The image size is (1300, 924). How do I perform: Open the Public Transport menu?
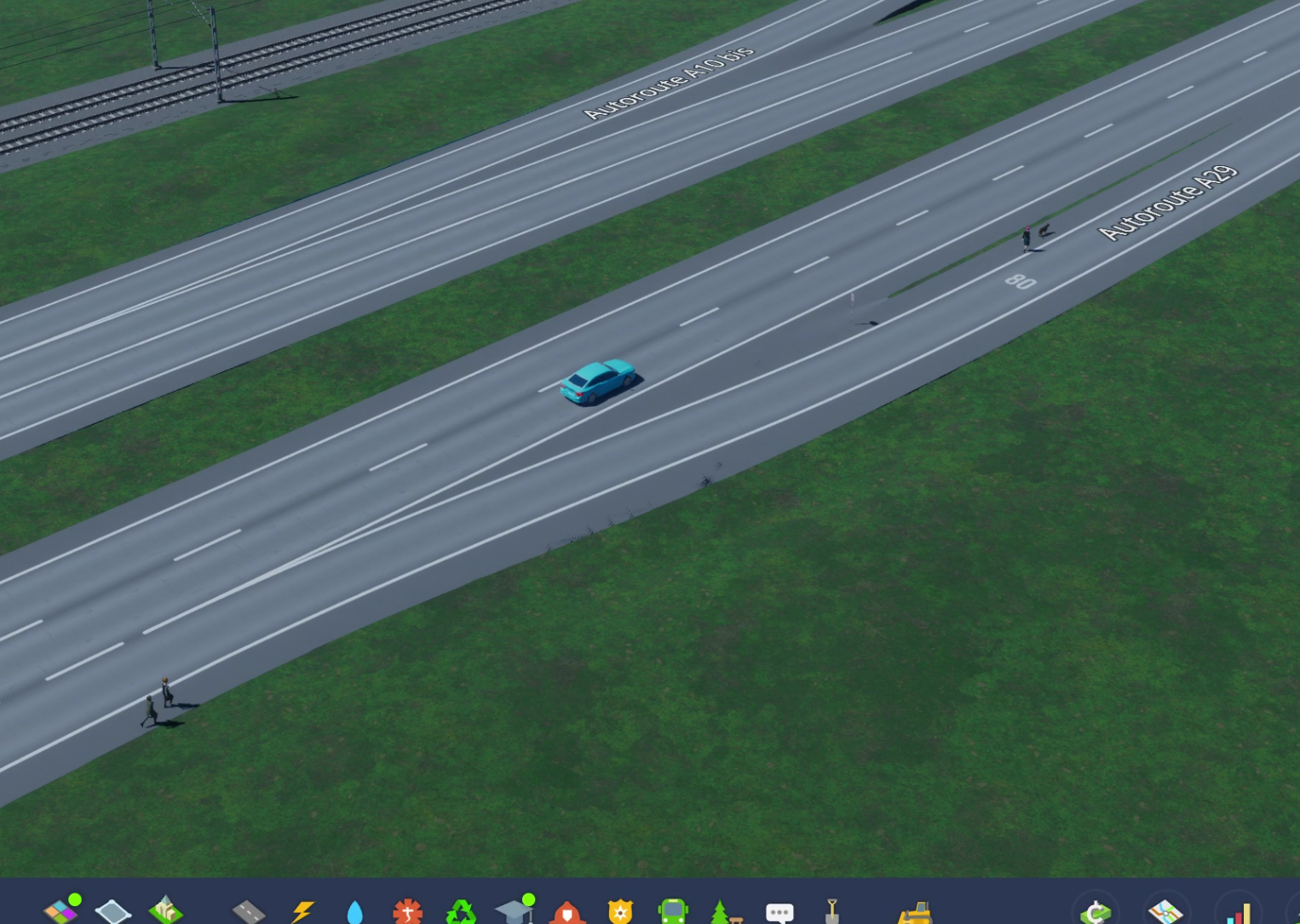[x=673, y=911]
